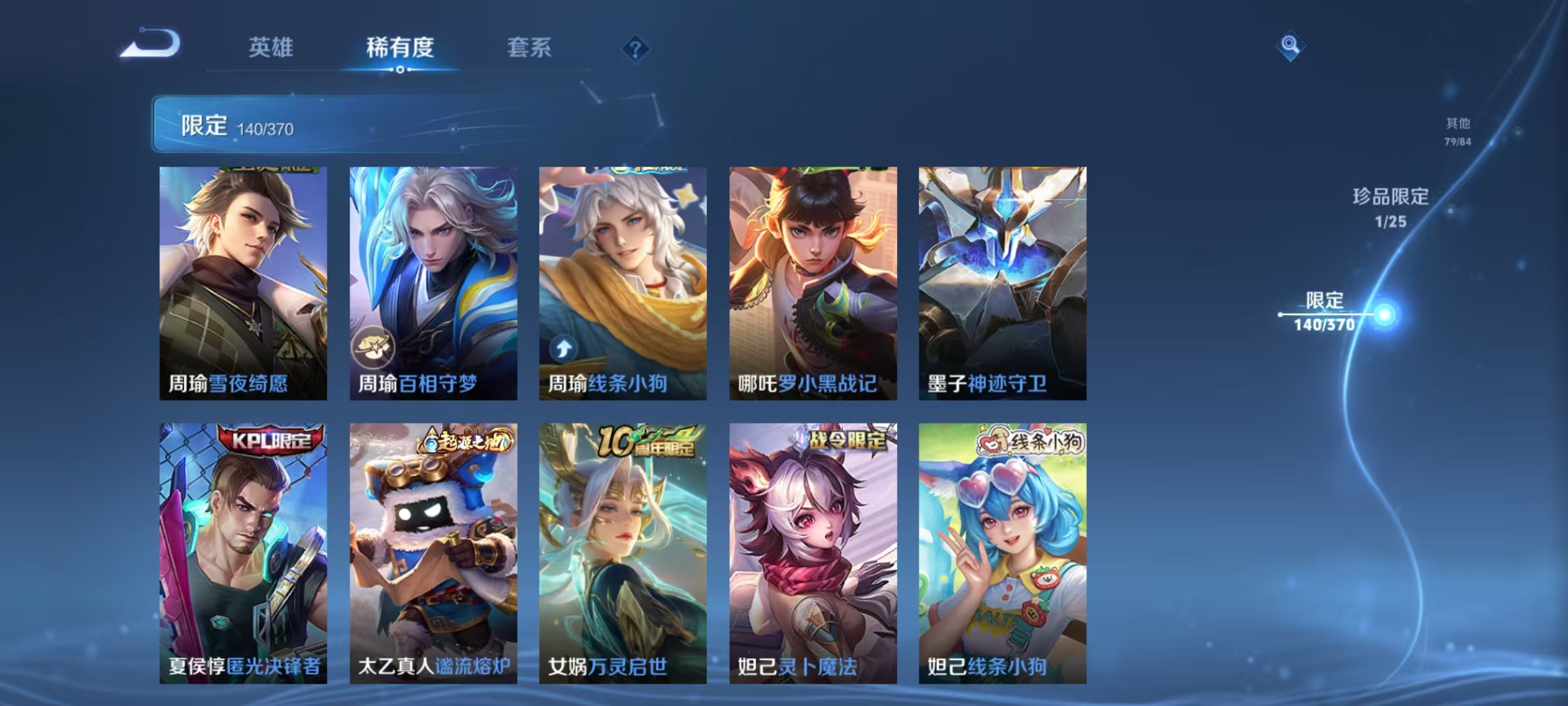Click the question mark help icon

[636, 50]
